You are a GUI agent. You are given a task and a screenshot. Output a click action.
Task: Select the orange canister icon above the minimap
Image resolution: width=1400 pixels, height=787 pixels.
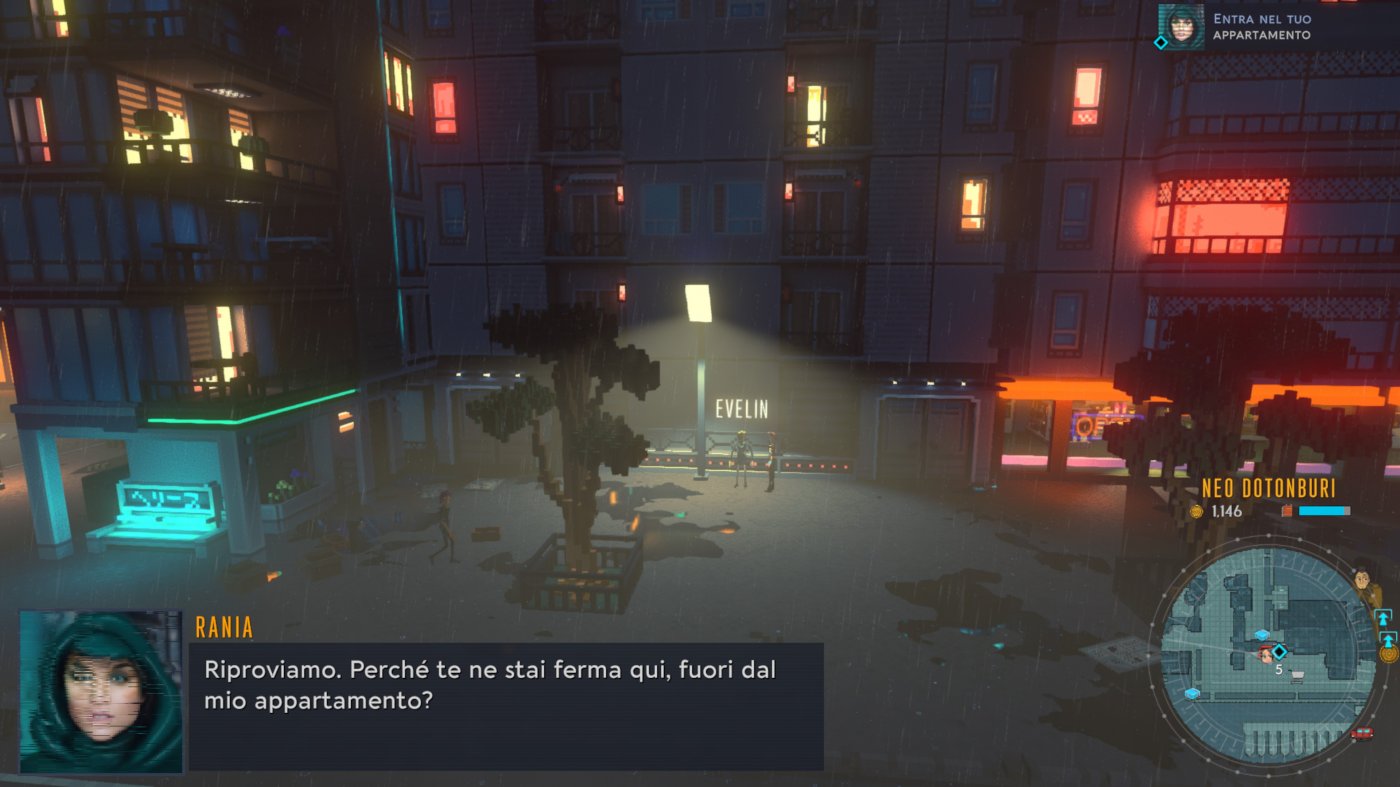[1287, 510]
